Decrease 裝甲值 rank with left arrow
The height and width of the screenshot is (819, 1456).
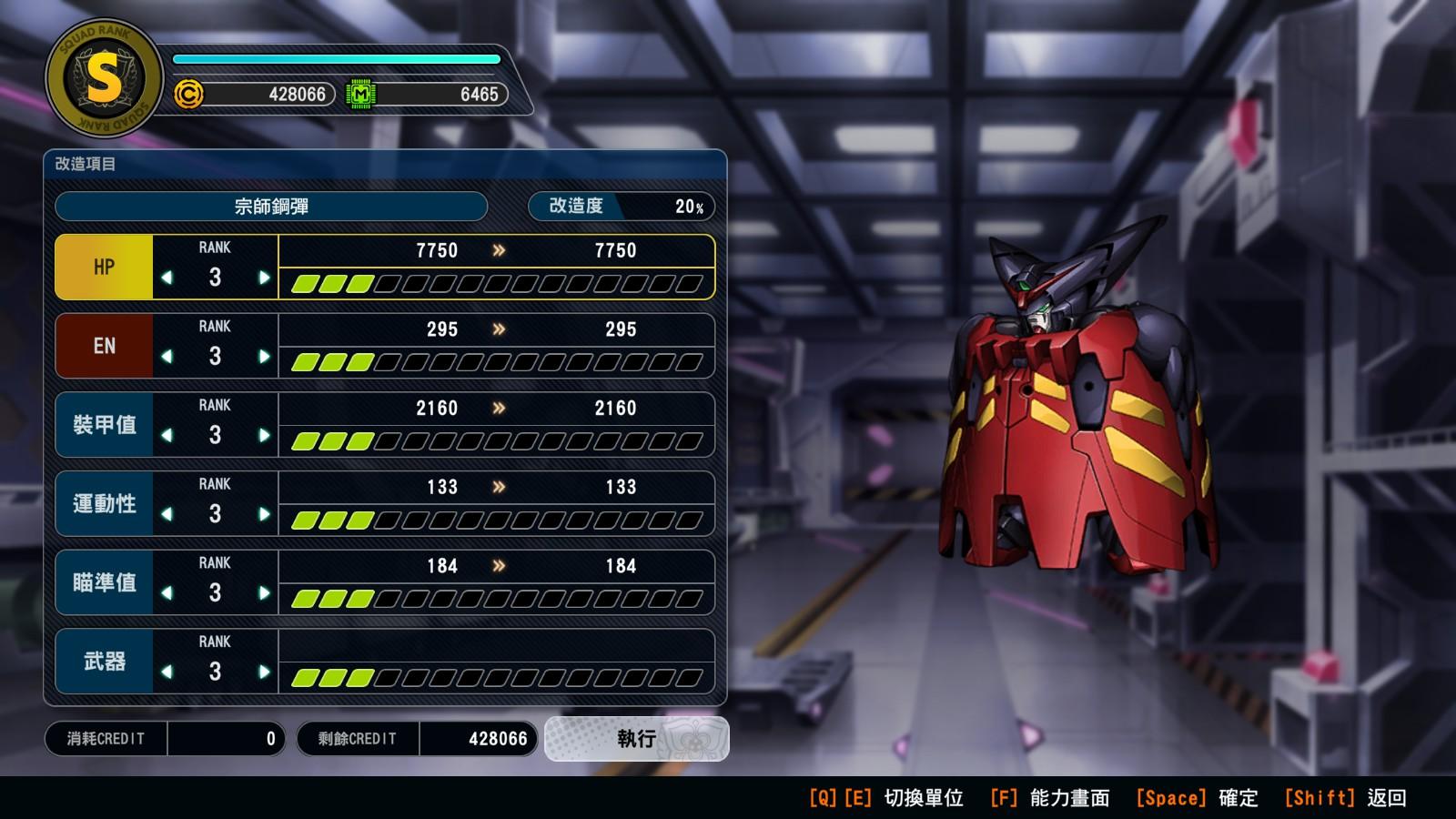click(x=167, y=435)
